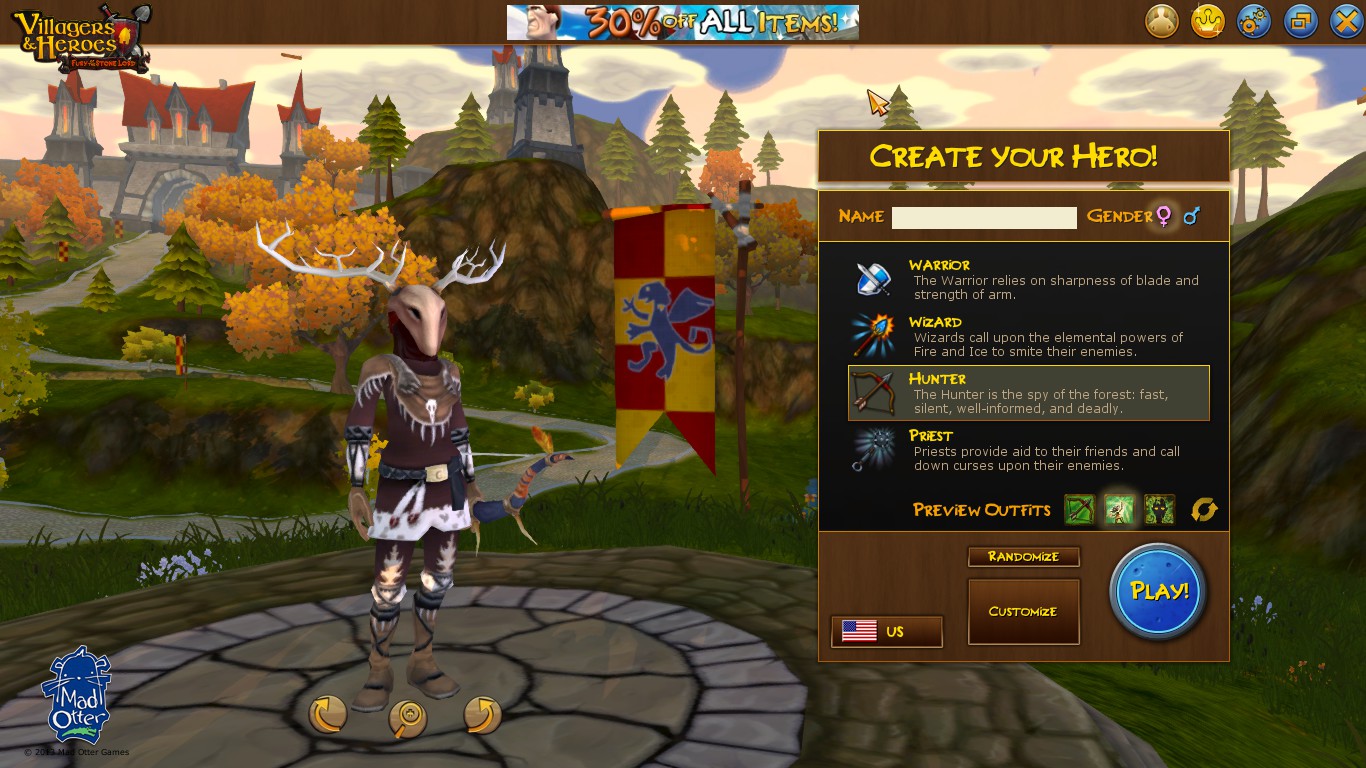Image resolution: width=1366 pixels, height=768 pixels.
Task: Select the female gender symbol
Action: 1166,216
